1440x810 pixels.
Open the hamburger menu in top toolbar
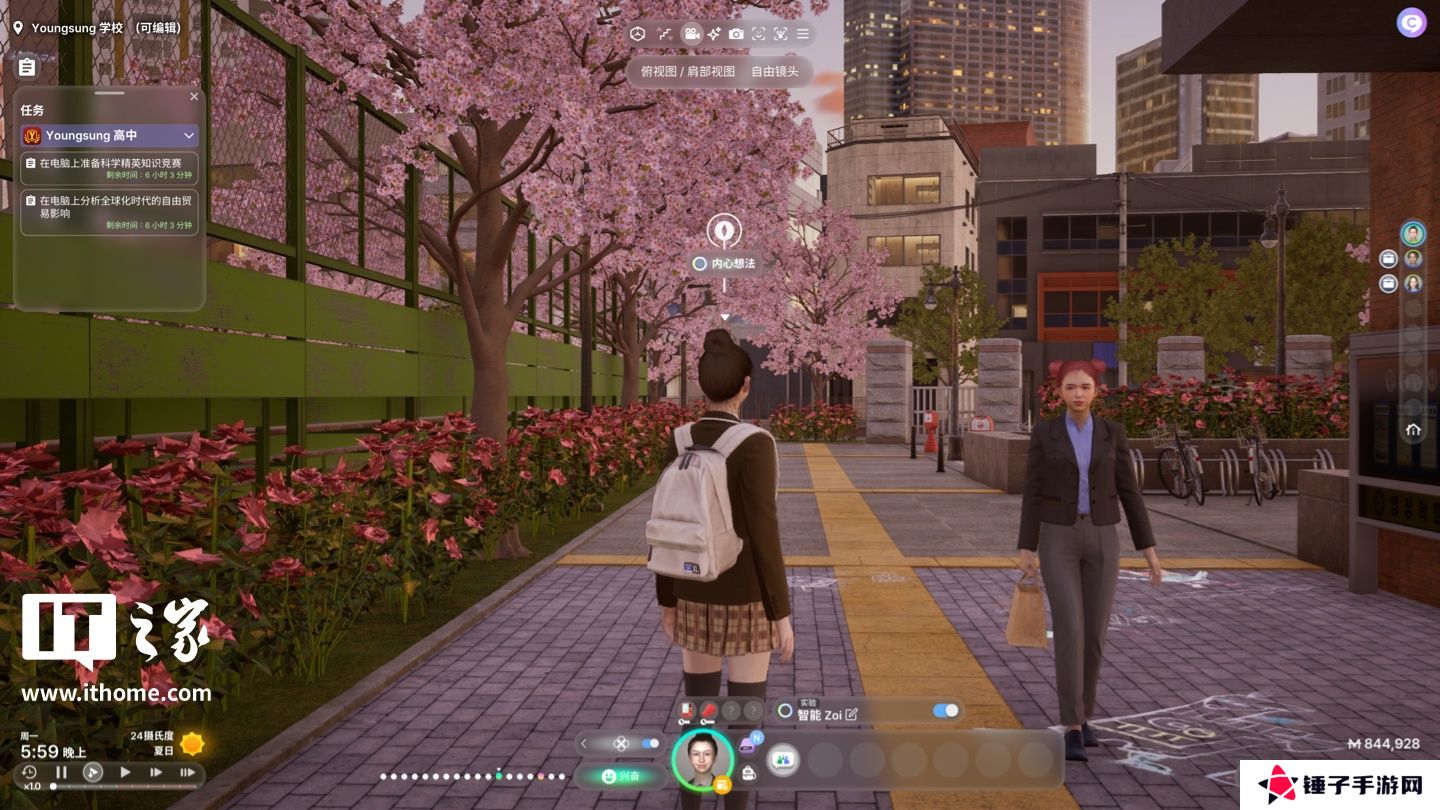click(x=802, y=34)
